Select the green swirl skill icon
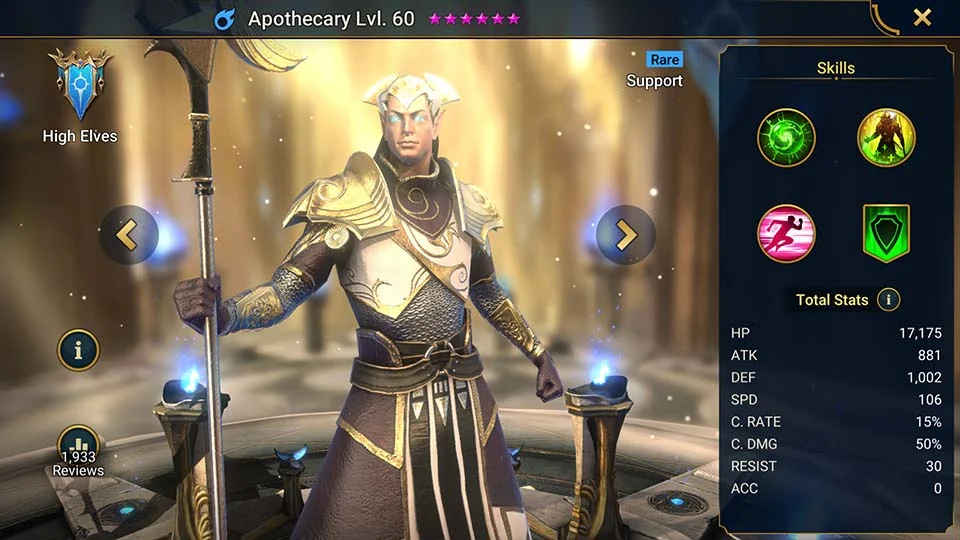960x540 pixels. click(786, 137)
